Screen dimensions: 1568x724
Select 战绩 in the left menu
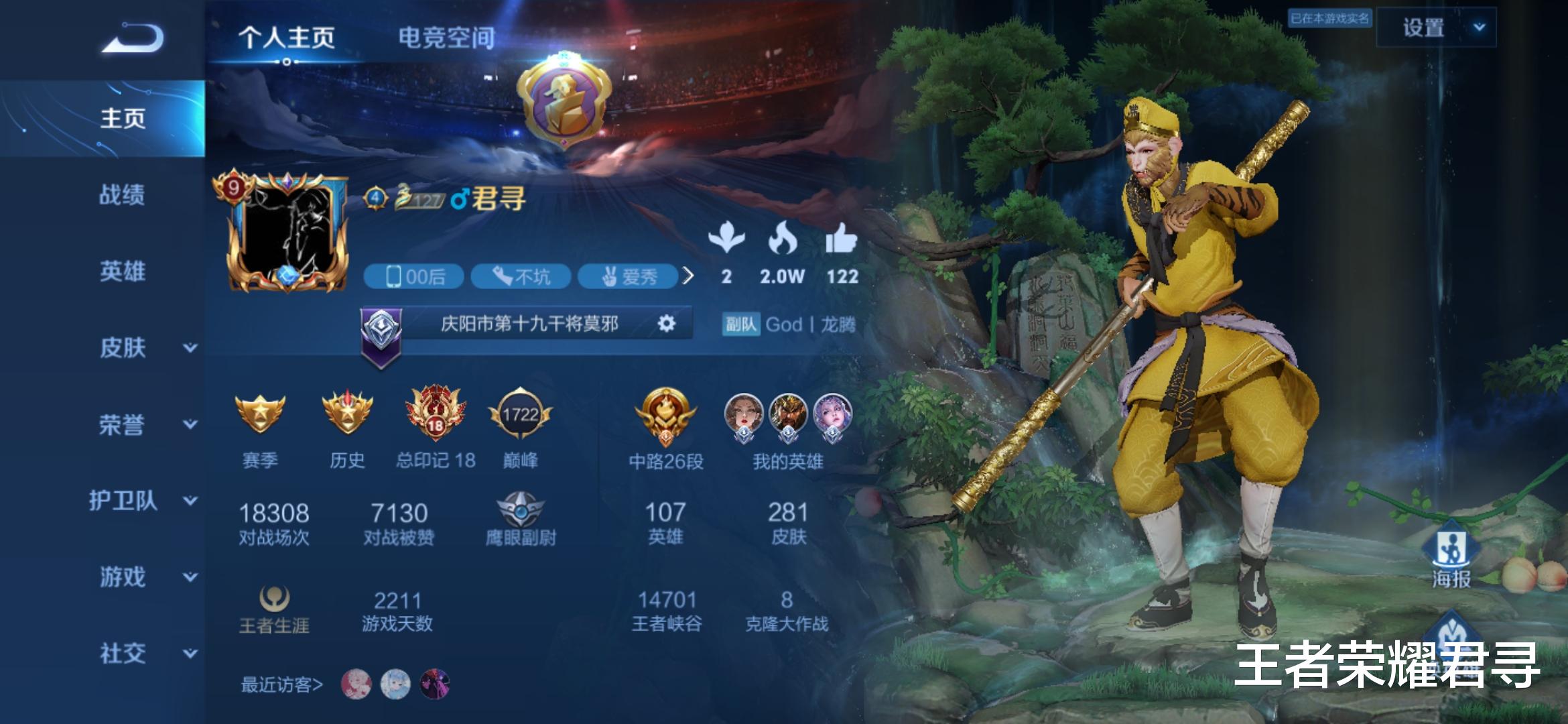(123, 194)
